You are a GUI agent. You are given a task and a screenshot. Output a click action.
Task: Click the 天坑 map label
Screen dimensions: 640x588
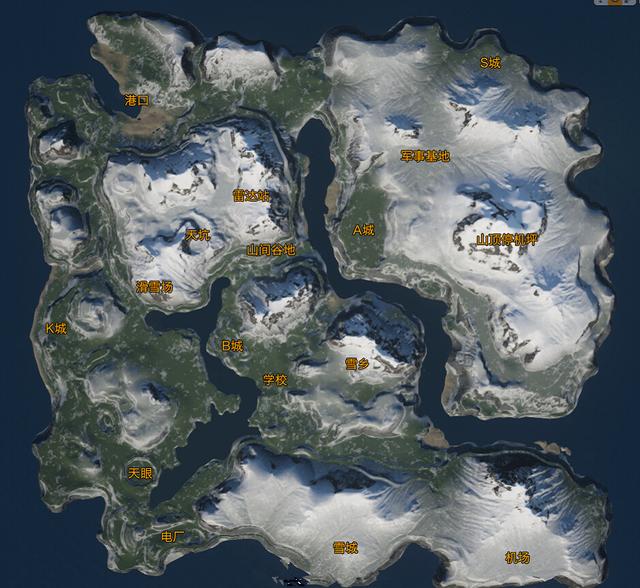pos(198,235)
